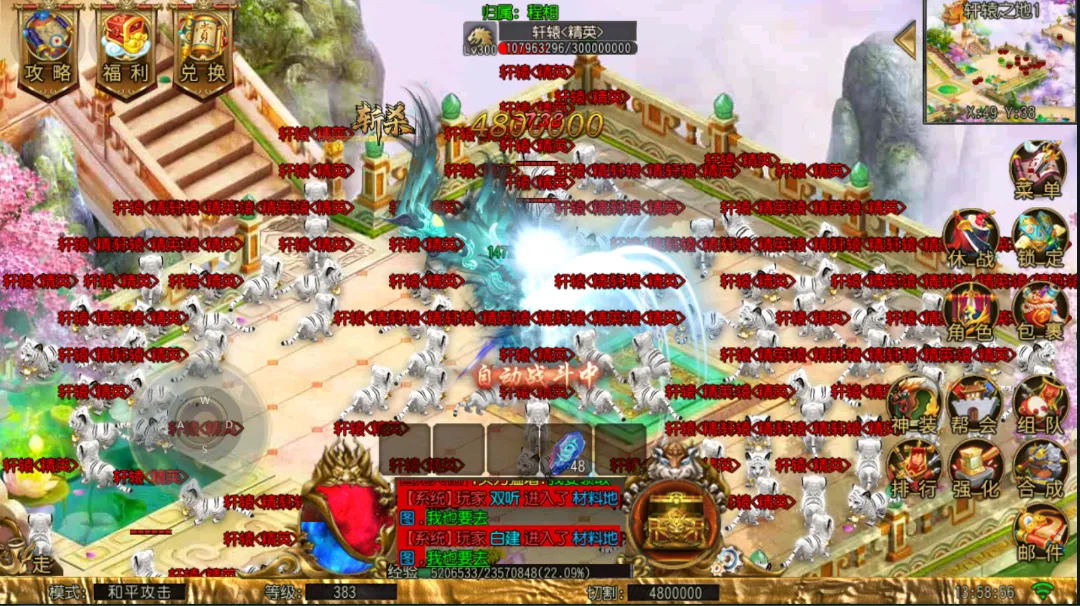
Task: Open the 角色 character sheet
Action: tap(970, 310)
